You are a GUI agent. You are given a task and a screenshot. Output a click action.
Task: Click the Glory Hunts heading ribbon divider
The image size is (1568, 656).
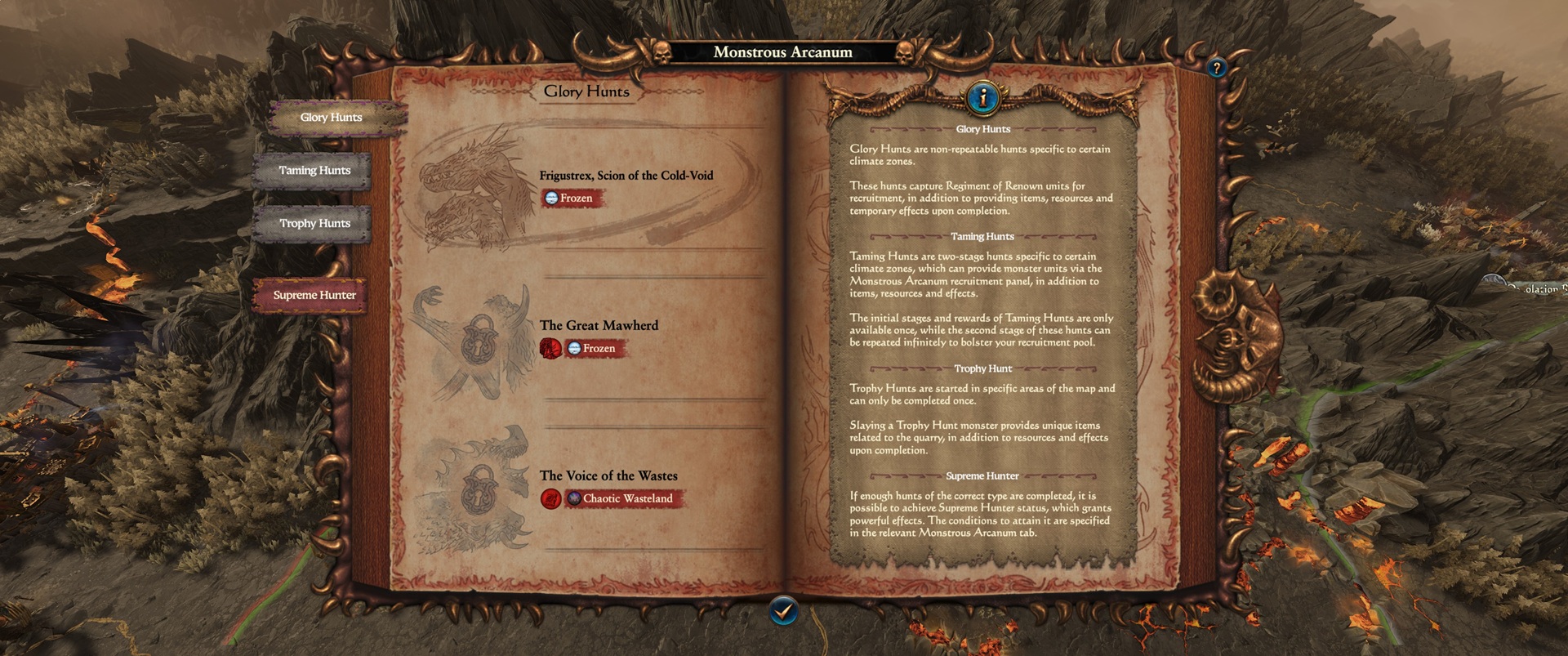tap(586, 91)
